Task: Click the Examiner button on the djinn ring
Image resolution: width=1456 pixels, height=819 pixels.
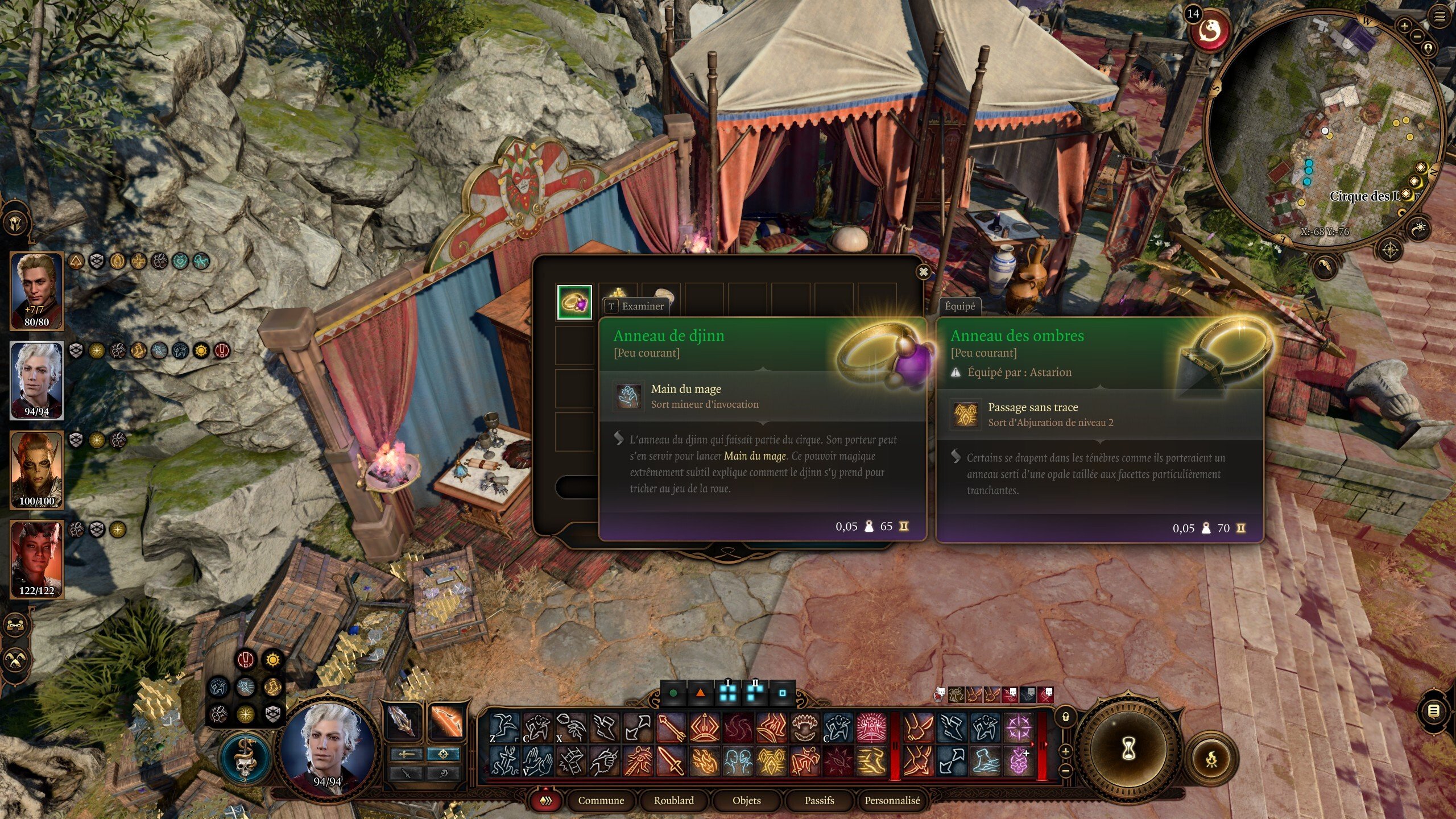Action: (635, 306)
